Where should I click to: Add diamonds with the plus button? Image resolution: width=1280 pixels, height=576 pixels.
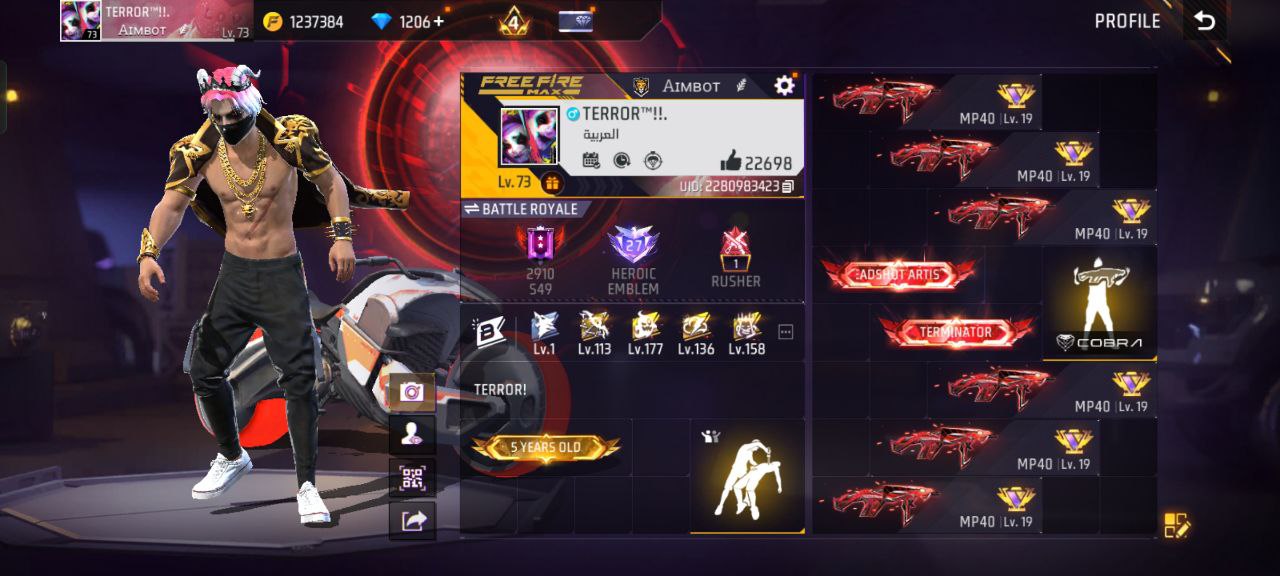point(438,21)
